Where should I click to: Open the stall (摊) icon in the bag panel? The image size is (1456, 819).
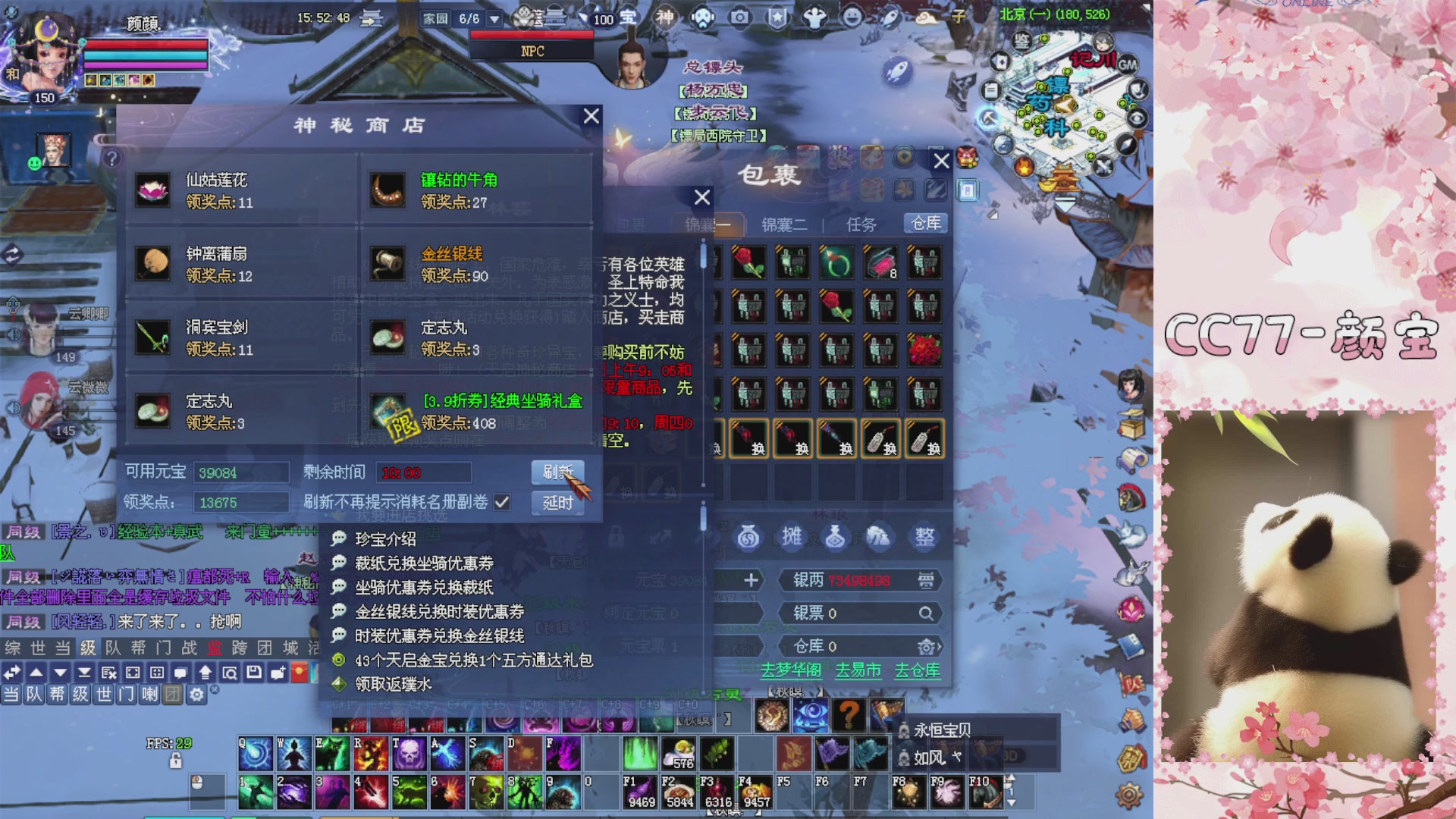(x=792, y=536)
